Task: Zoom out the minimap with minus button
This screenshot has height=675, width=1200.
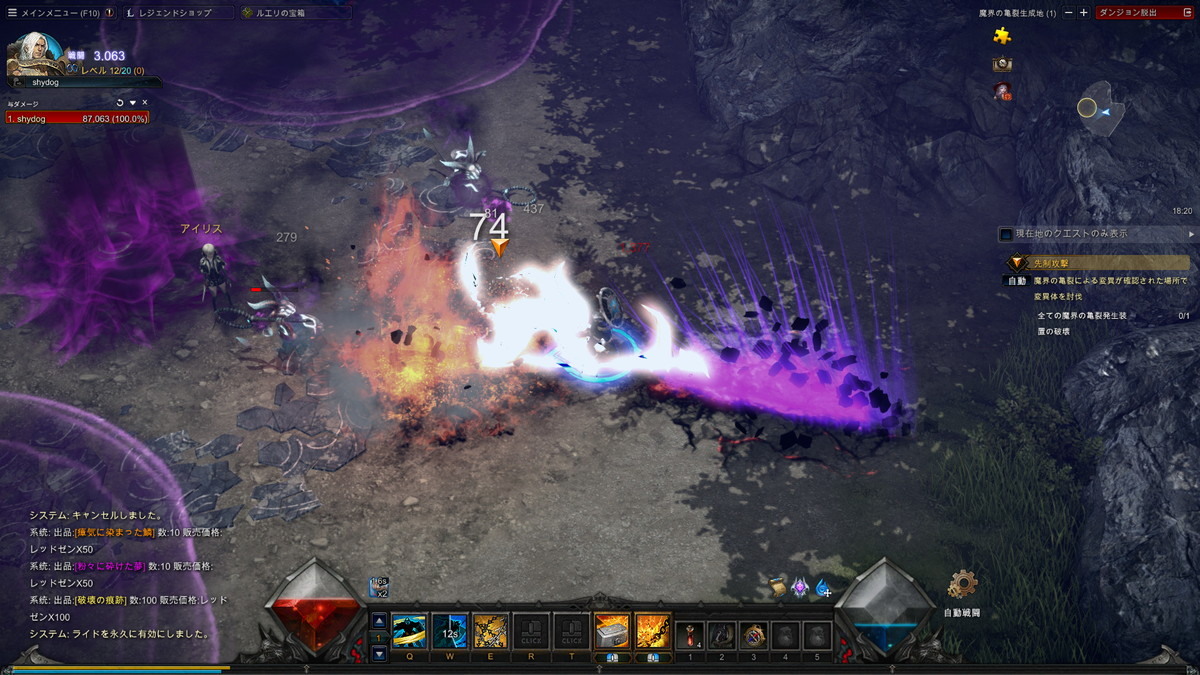Action: [1069, 13]
